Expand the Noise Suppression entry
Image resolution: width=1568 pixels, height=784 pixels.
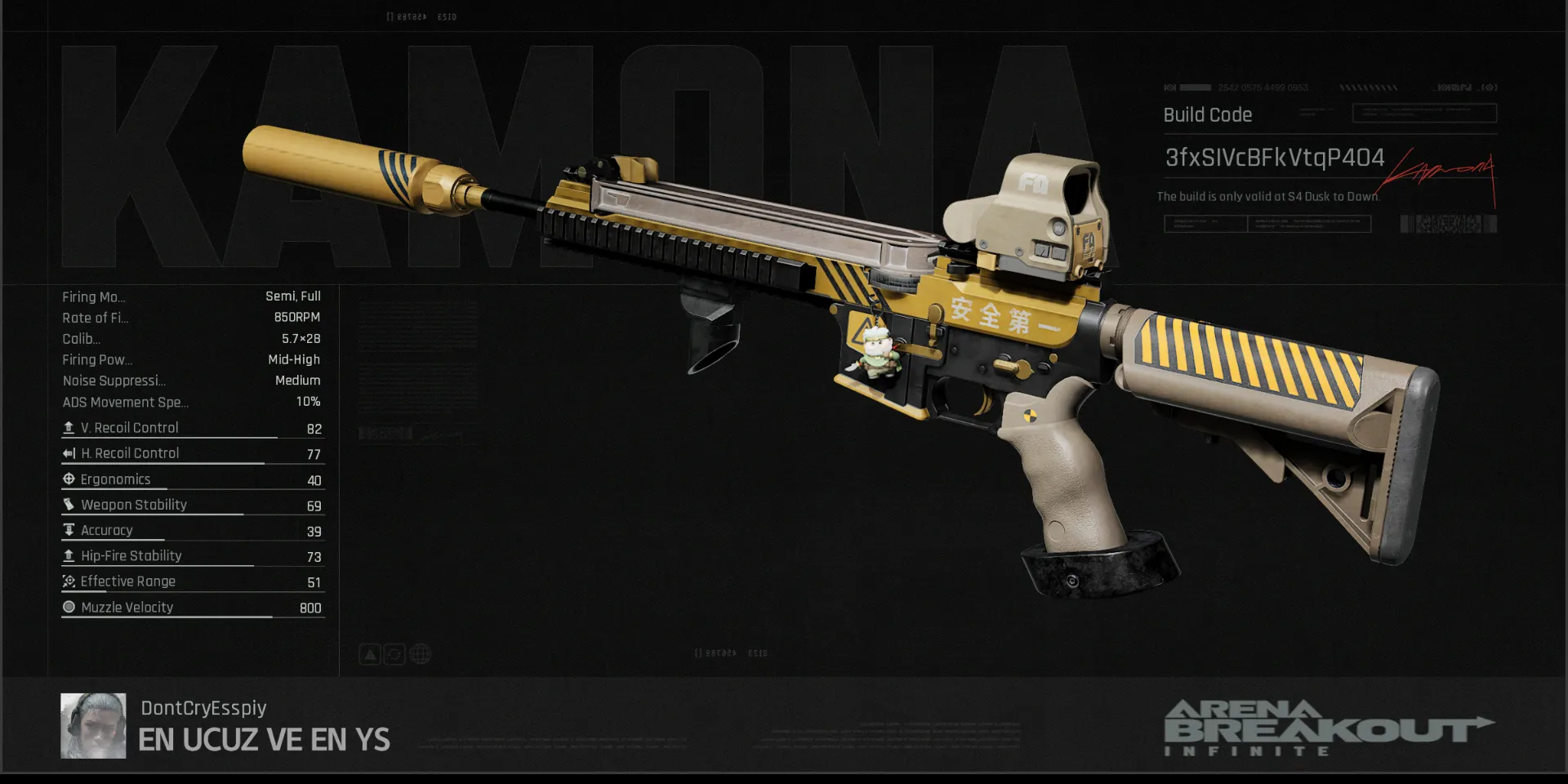coord(114,381)
